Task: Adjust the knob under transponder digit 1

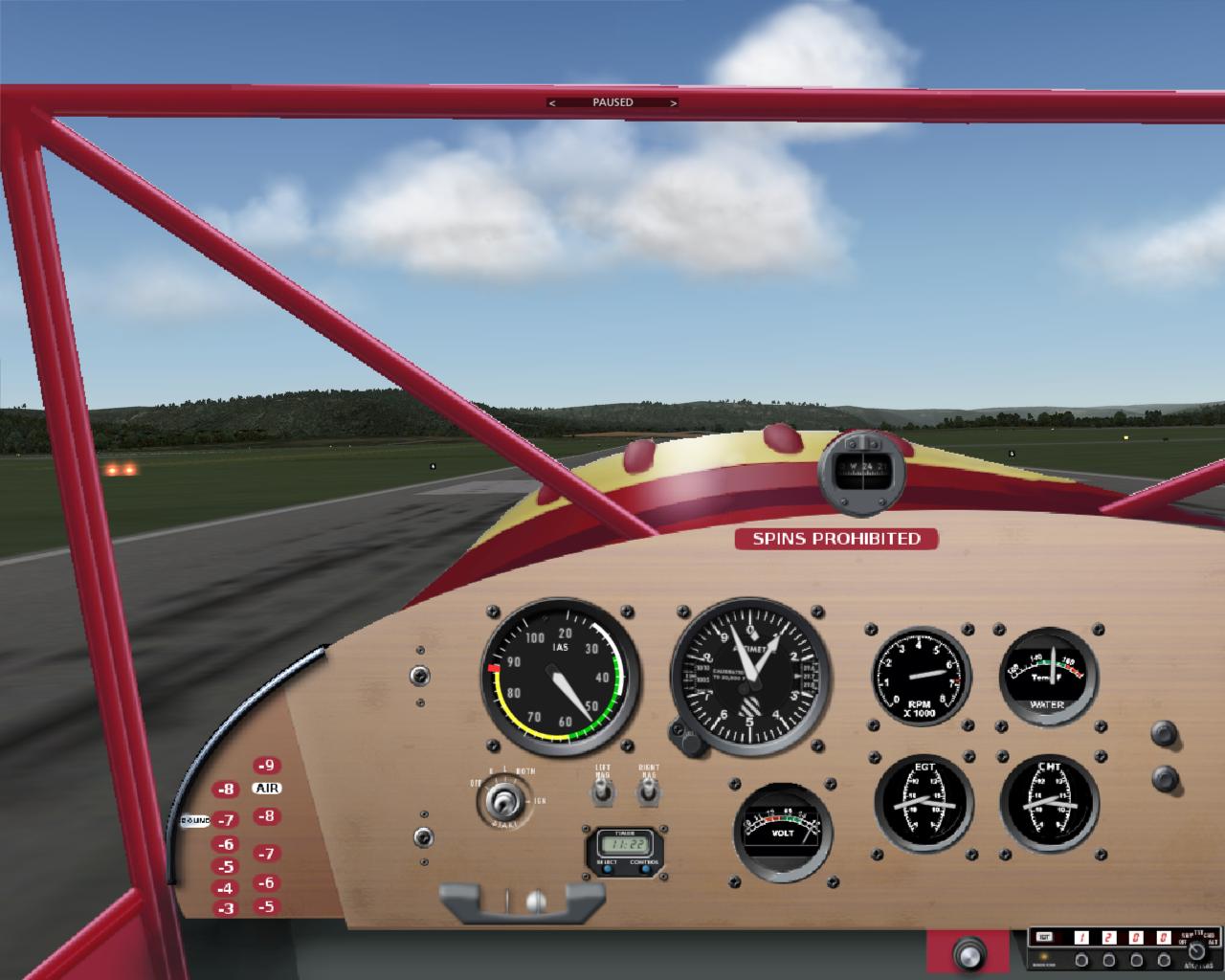Action: pos(1082,960)
